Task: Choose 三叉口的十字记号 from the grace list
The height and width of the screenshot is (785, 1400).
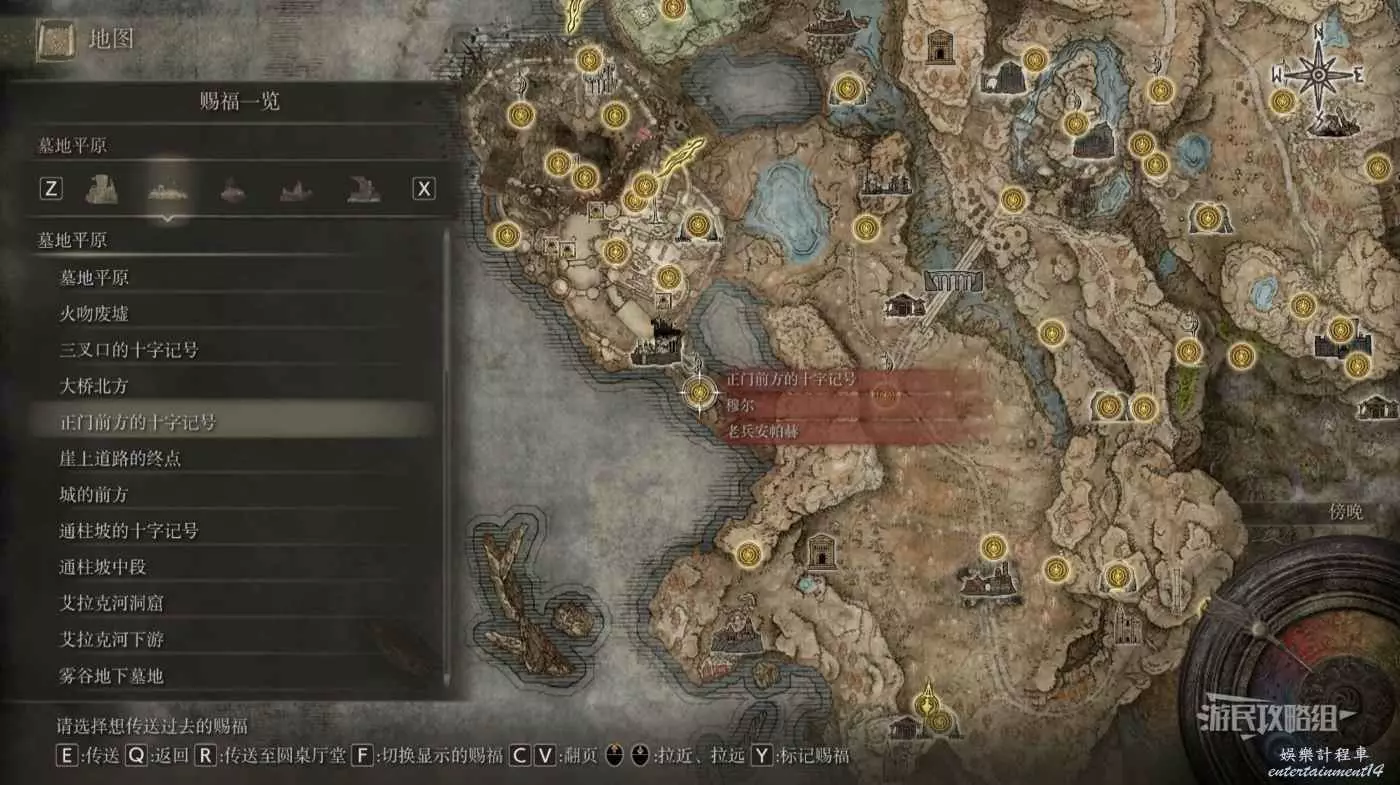Action: [x=129, y=350]
